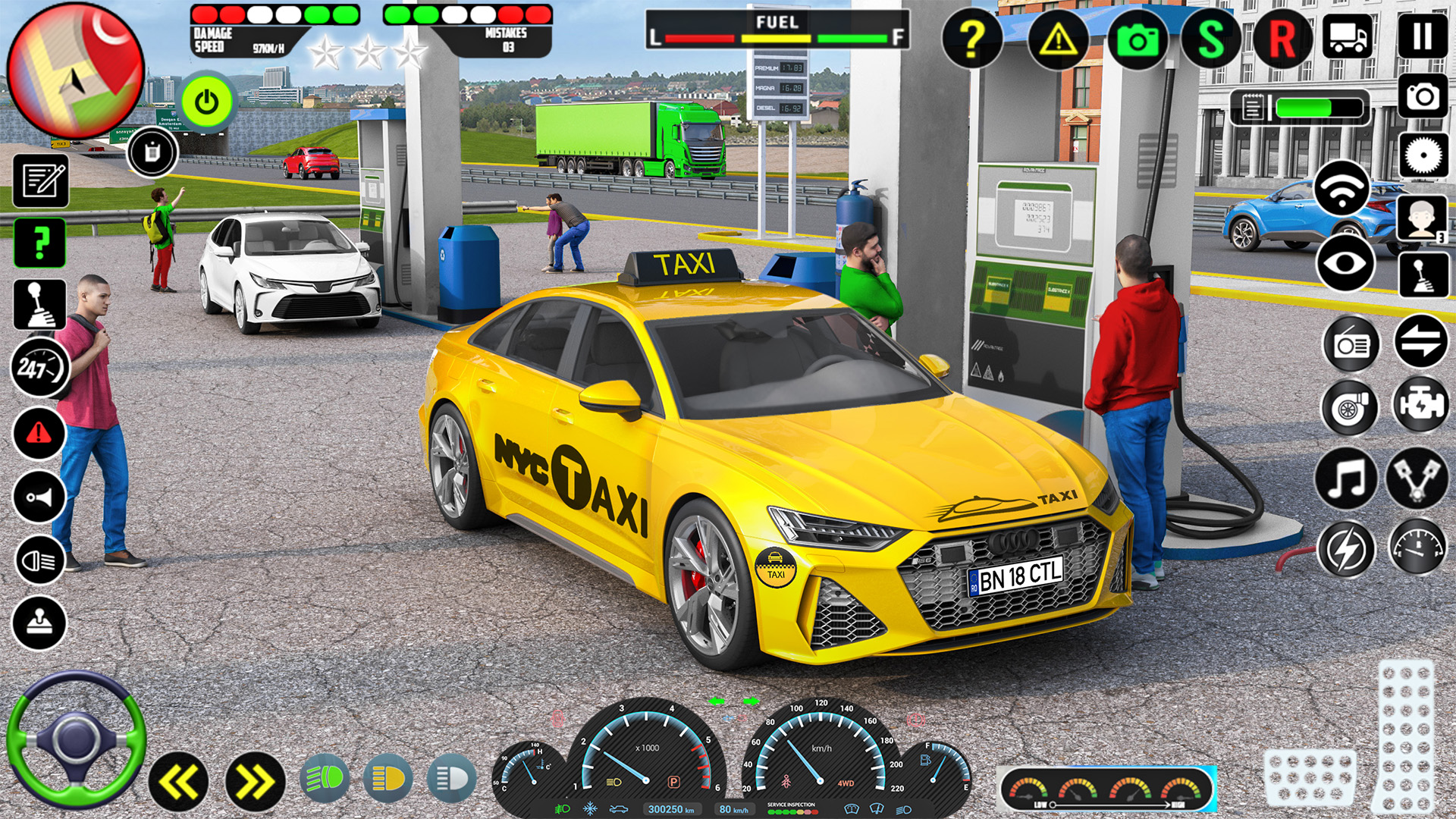Turn the steering wheel control
Viewport: 1456px width, 819px height.
click(76, 740)
